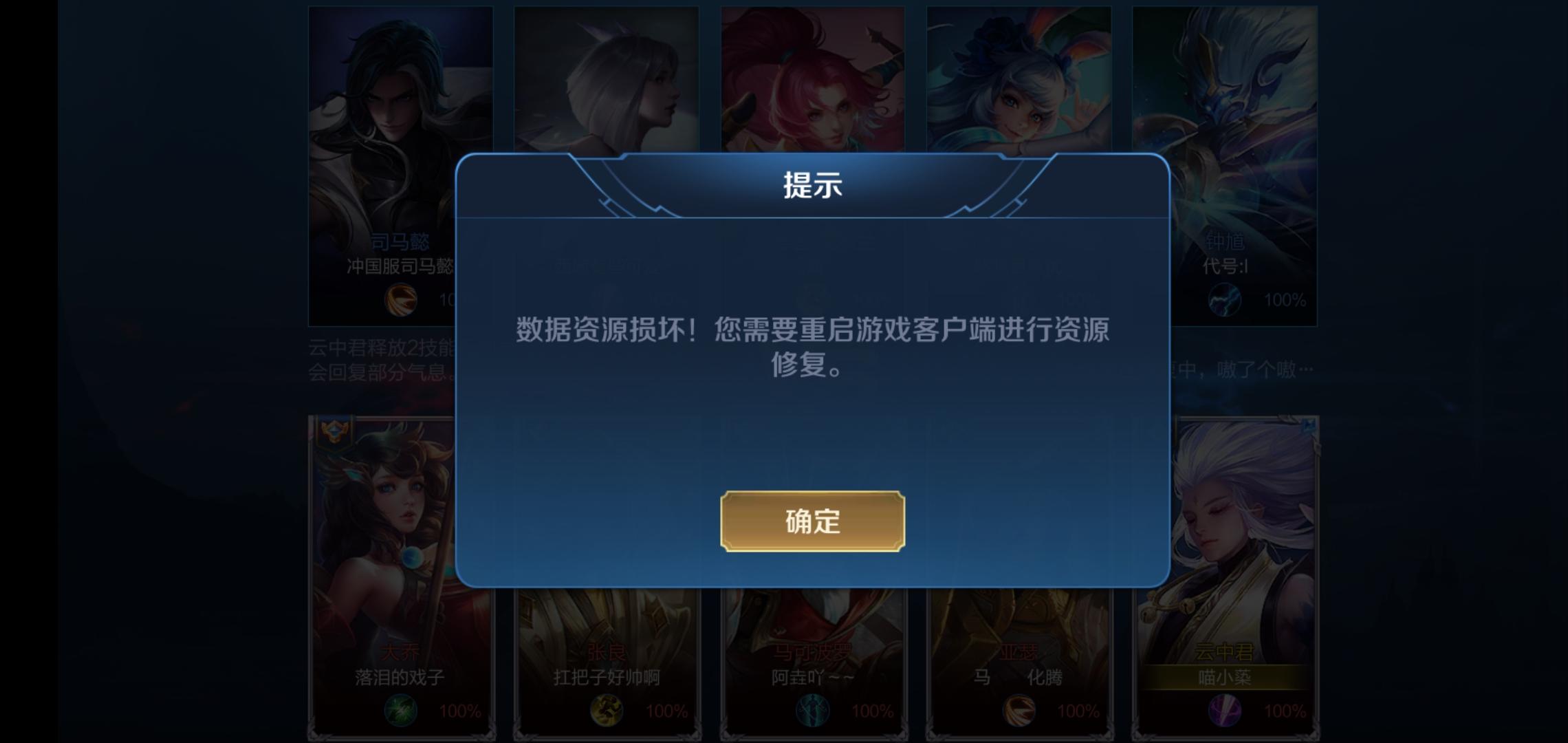This screenshot has height=743, width=1568.
Task: Click the player name 扛把子好帅啊
Action: 607,678
